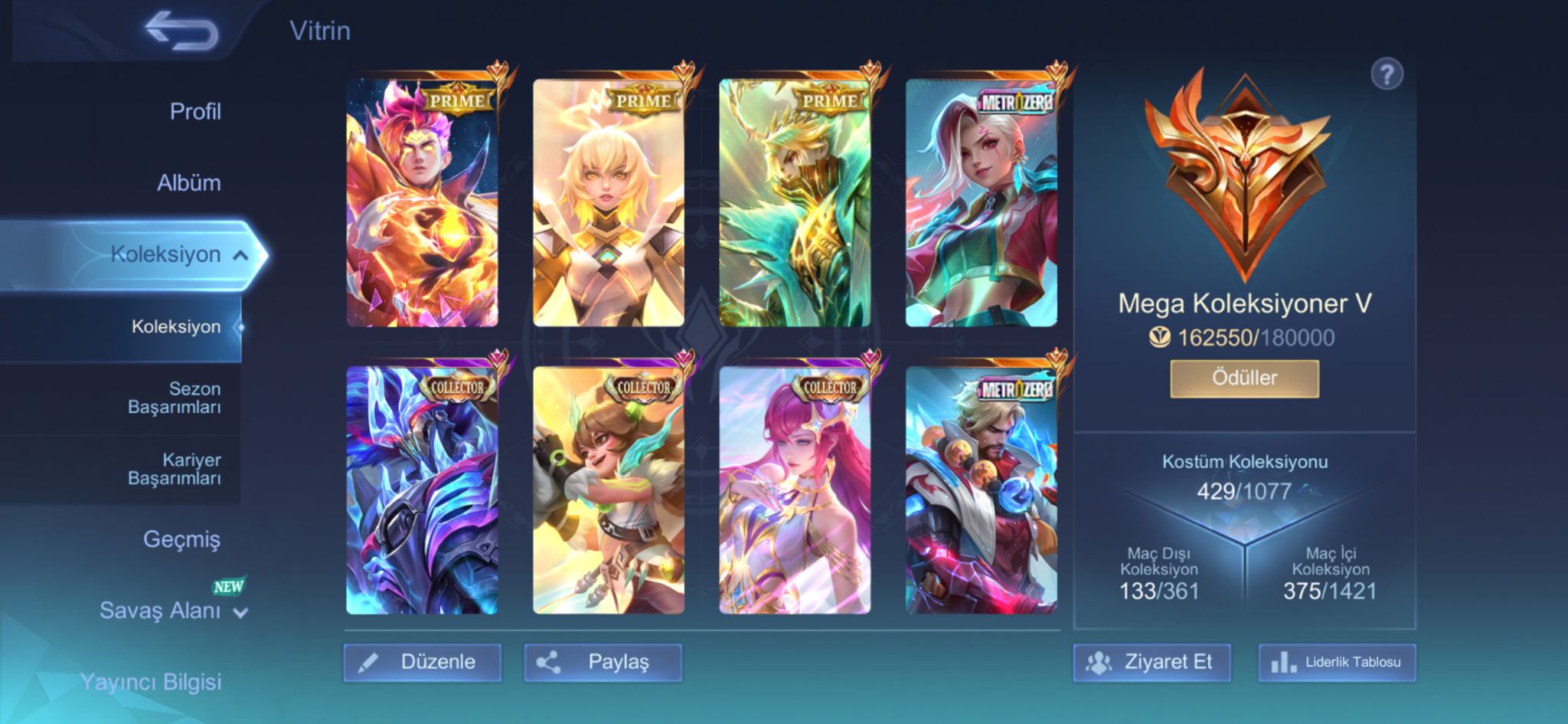1568x724 pixels.
Task: Show the Geçmiş section
Action: coord(181,539)
